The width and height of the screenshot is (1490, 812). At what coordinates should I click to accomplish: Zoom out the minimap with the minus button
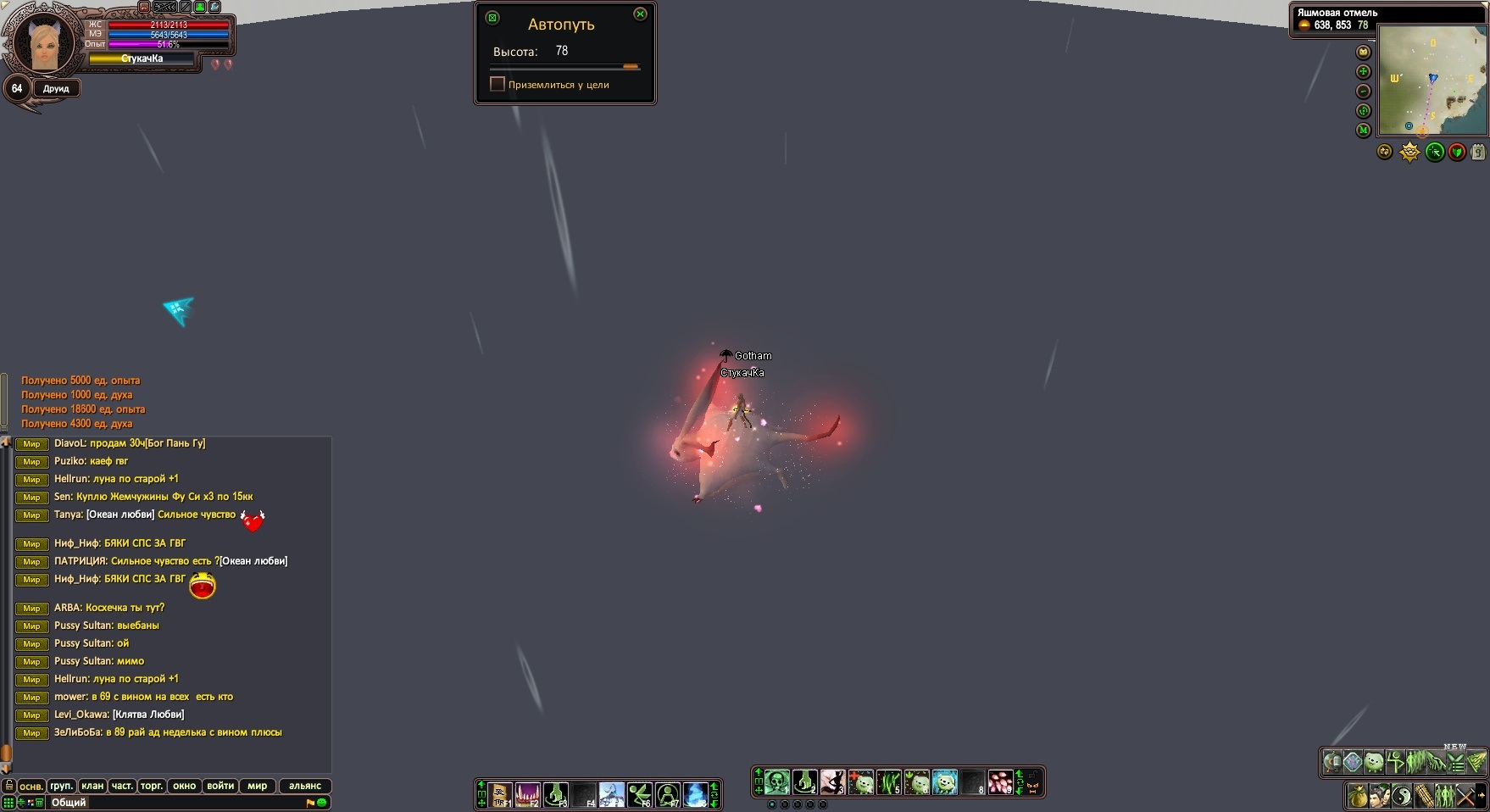(1363, 92)
